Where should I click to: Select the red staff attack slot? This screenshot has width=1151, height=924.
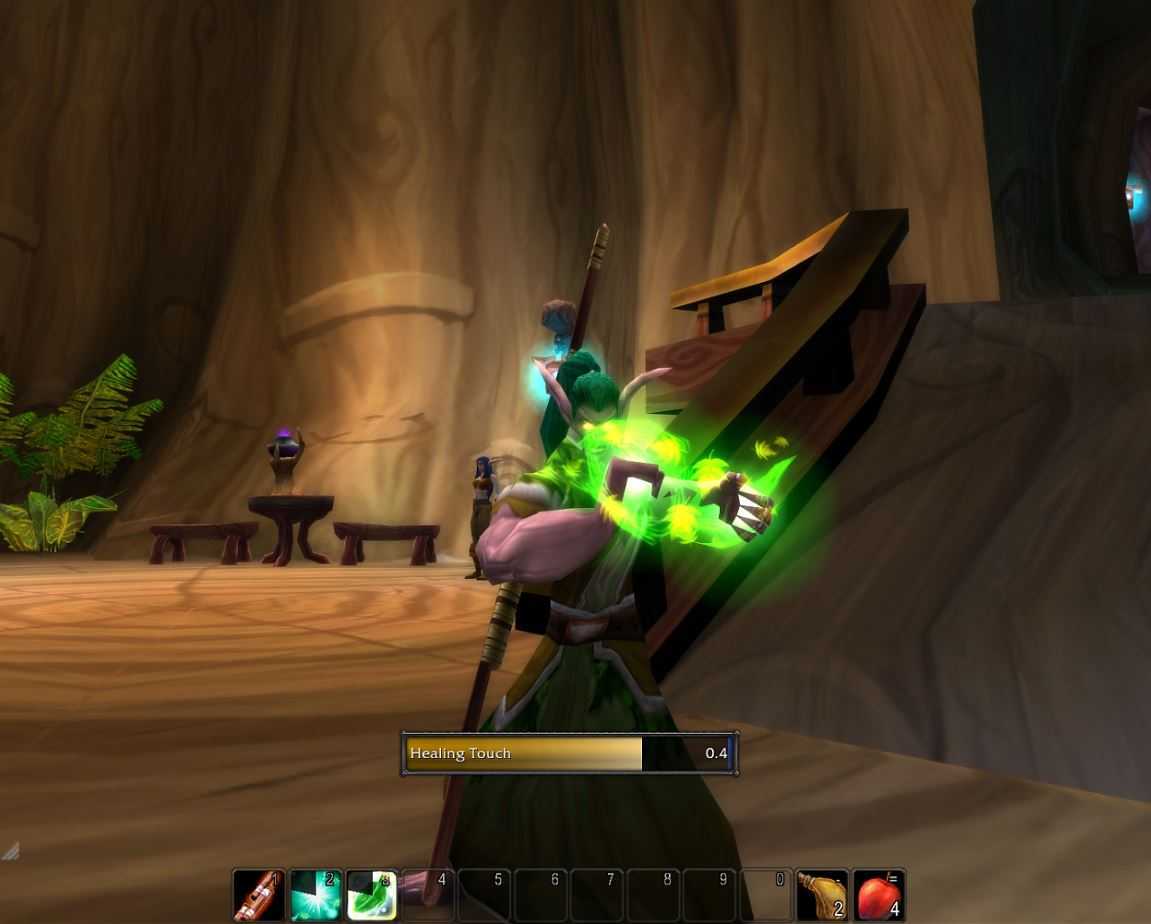click(x=259, y=895)
